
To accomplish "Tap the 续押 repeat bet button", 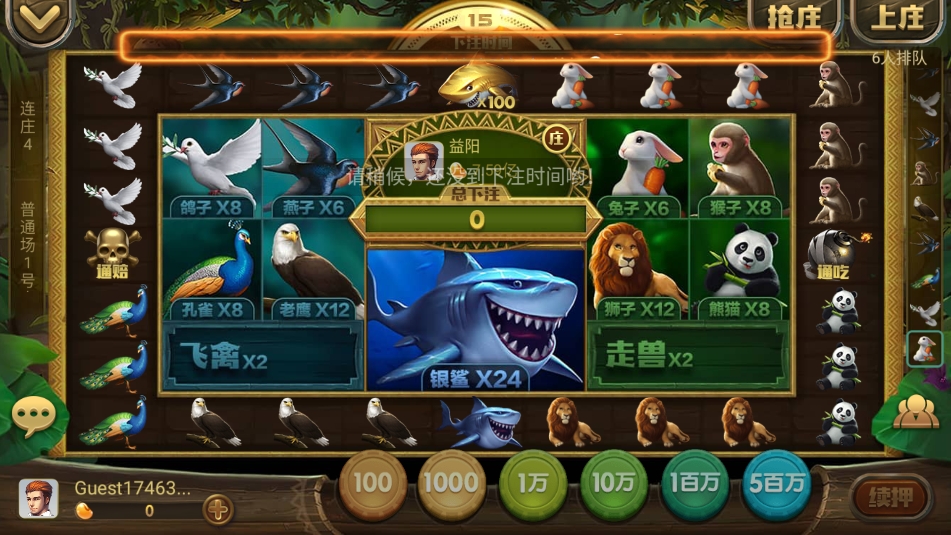I will click(891, 495).
